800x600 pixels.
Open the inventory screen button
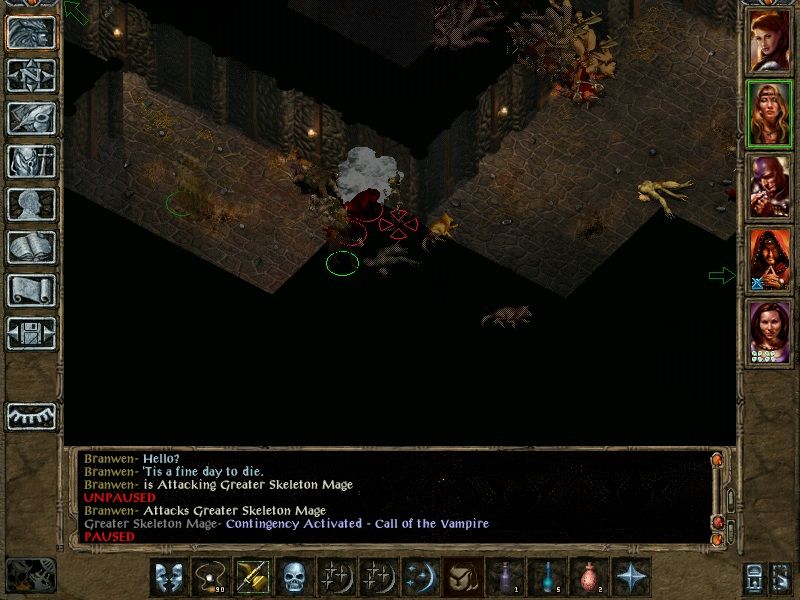coord(31,161)
